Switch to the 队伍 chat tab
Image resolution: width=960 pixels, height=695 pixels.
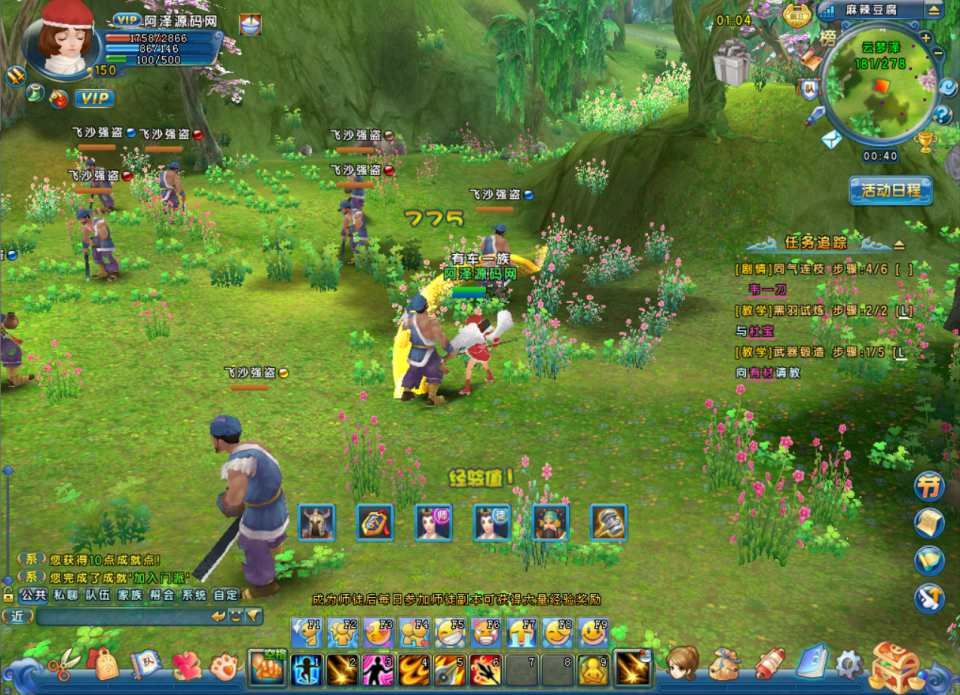coord(97,594)
